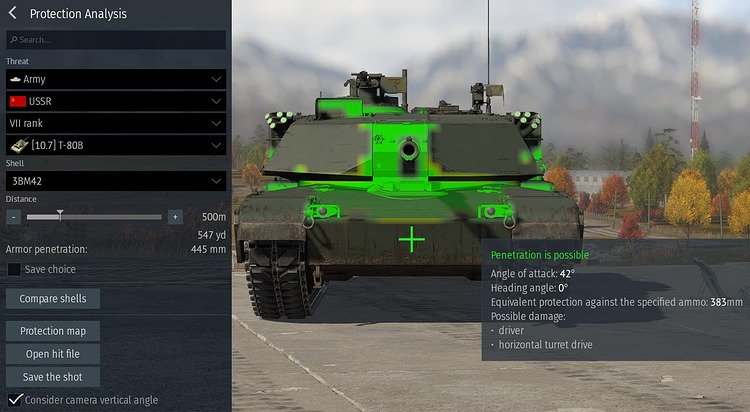Open the Army threat type dropdown
Image resolution: width=750 pixels, height=412 pixels.
pyautogui.click(x=115, y=78)
